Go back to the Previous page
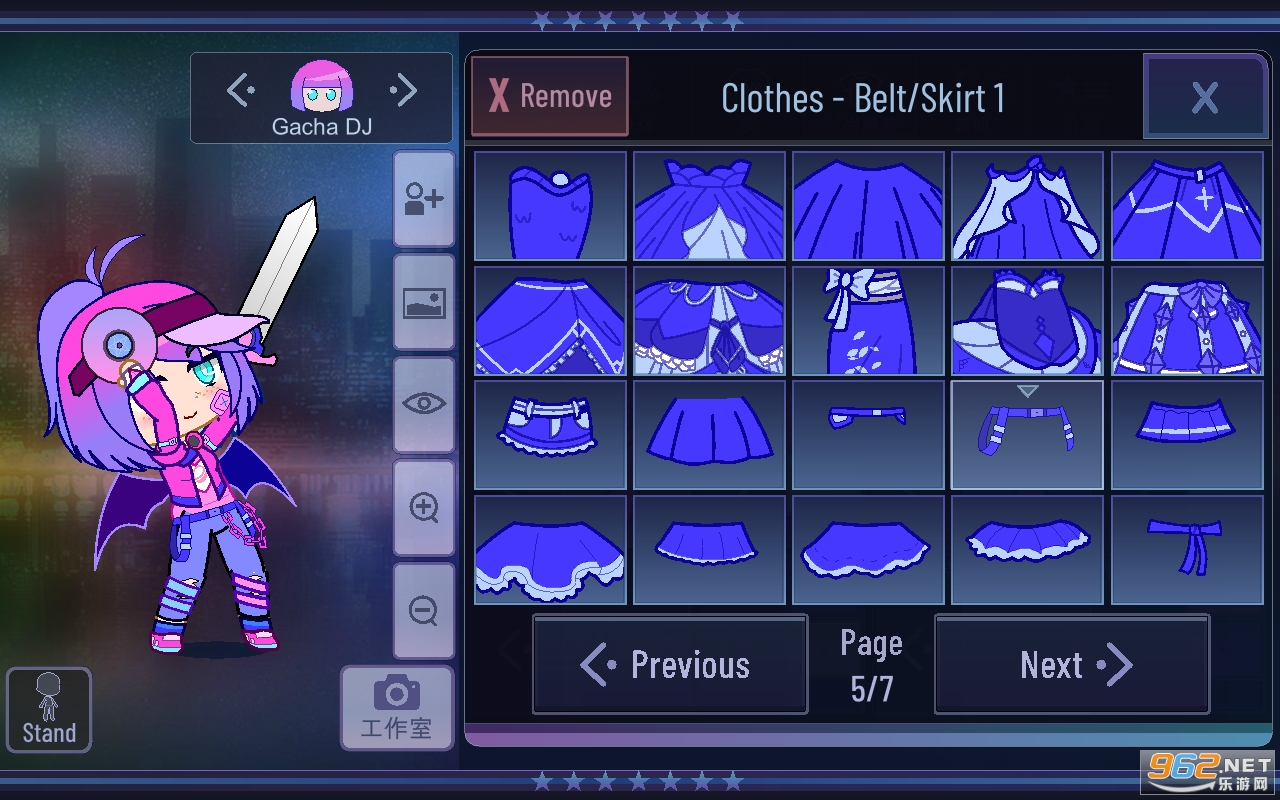 click(670, 665)
